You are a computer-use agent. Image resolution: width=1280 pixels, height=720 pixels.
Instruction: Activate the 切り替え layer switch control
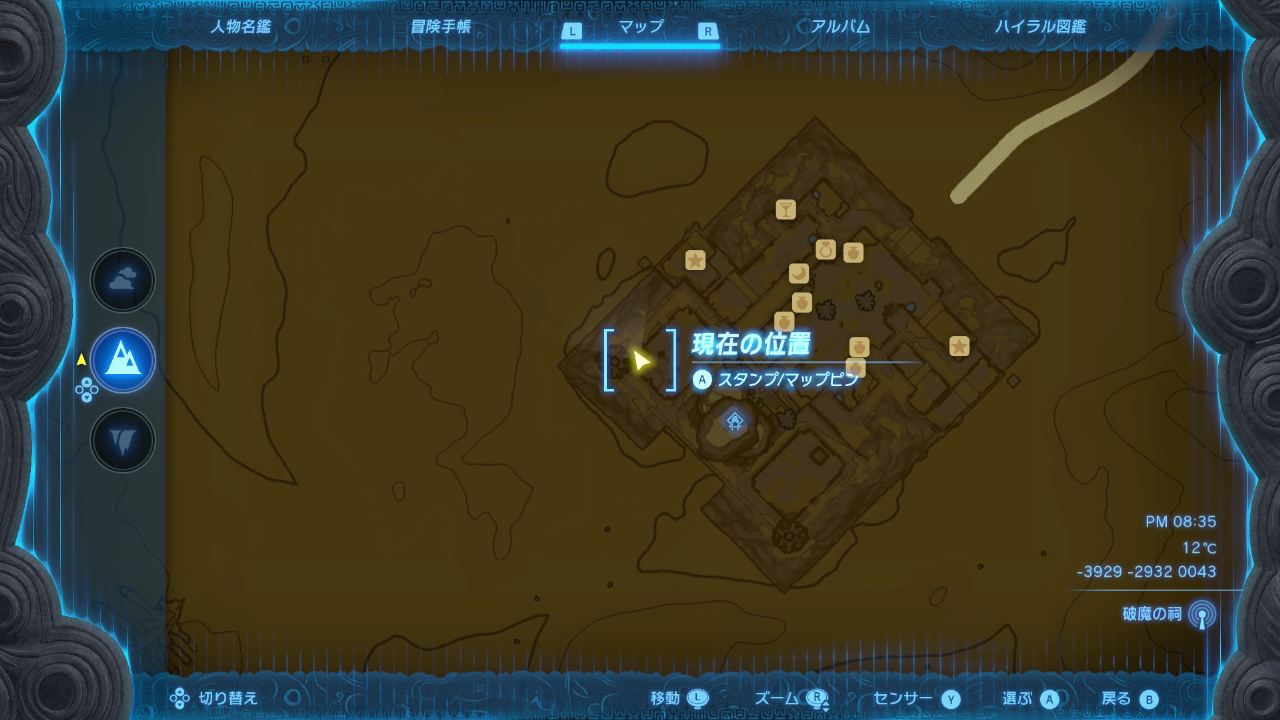(212, 699)
